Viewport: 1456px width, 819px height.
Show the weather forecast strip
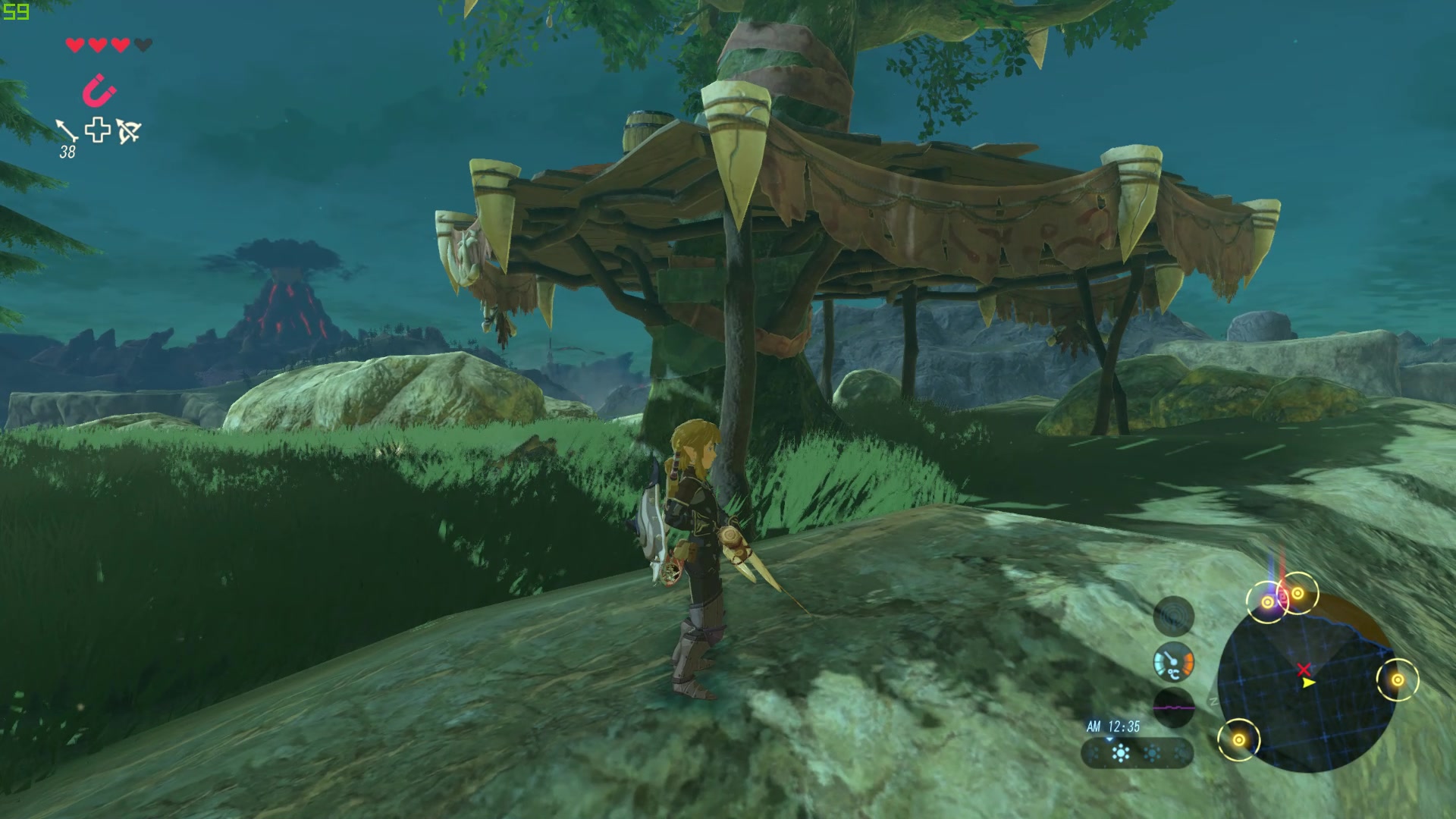click(x=1137, y=753)
